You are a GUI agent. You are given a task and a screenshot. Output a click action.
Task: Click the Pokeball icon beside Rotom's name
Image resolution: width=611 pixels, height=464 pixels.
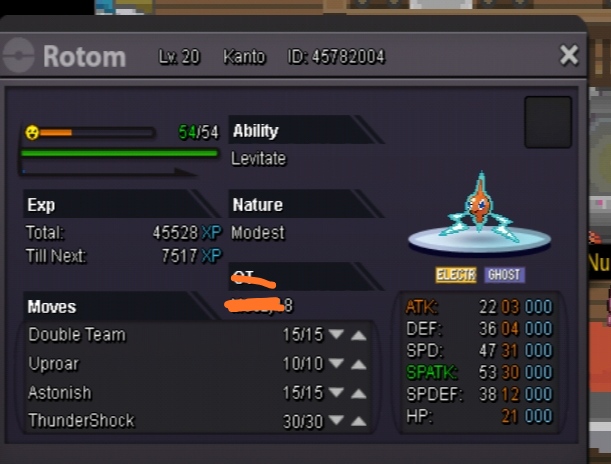(x=19, y=56)
